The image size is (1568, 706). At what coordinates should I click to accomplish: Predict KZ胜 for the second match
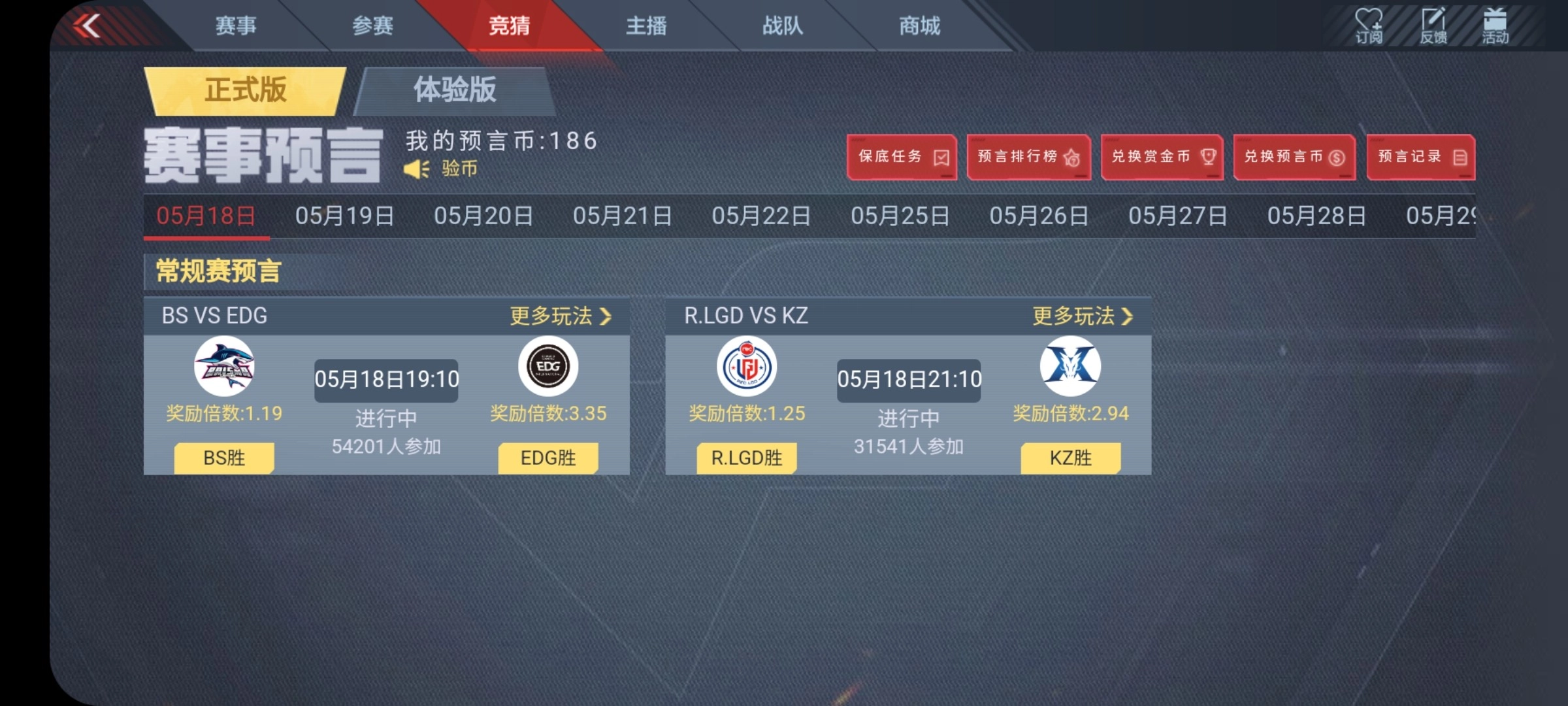click(x=1070, y=459)
